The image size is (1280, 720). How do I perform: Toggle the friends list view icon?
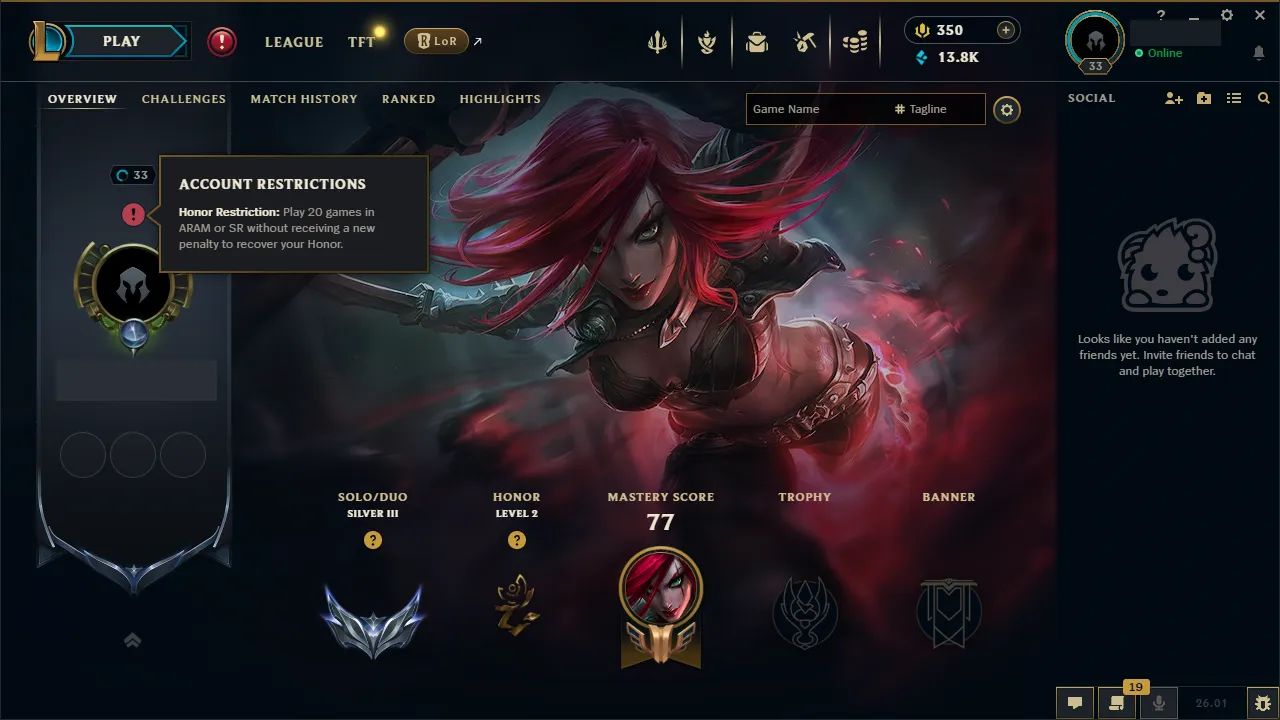point(1233,98)
